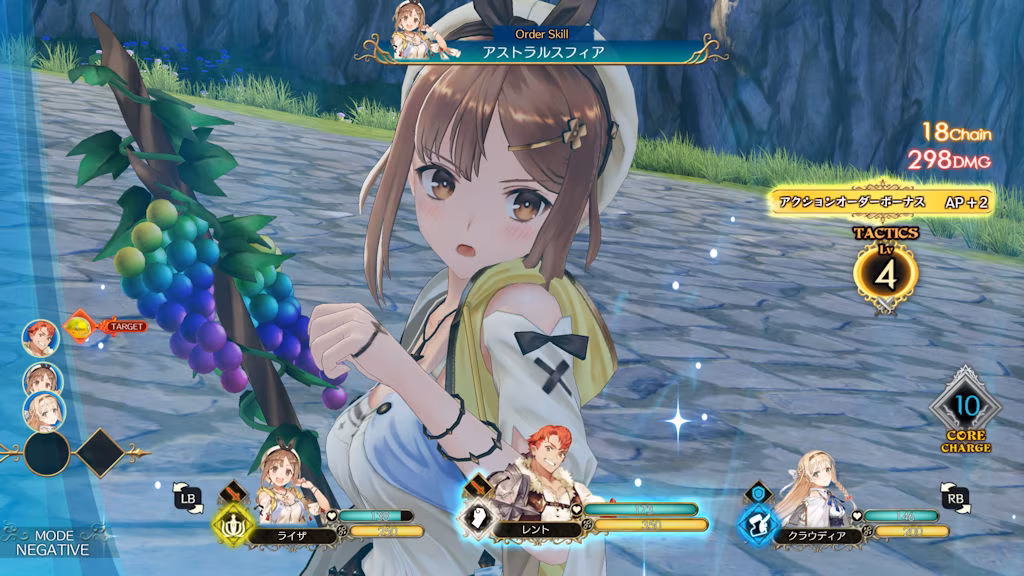Click the red-haired Lent portrait in turn order
Viewport: 1024px width, 576px height.
41,337
